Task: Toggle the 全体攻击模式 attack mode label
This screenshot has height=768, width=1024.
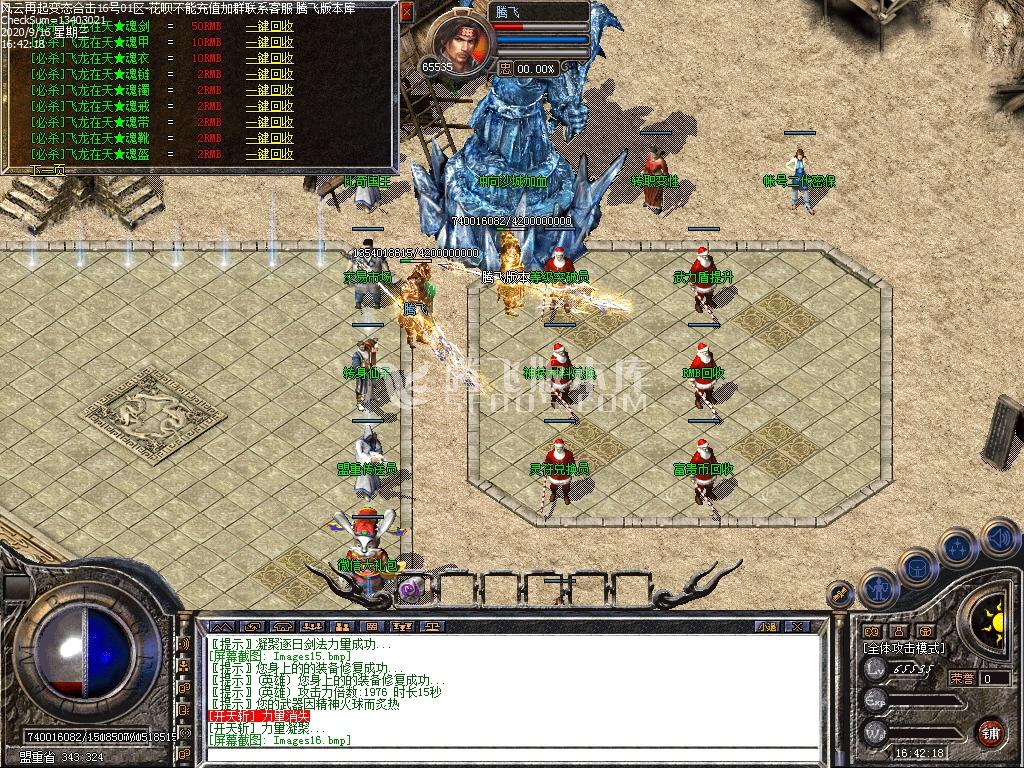Action: (904, 648)
